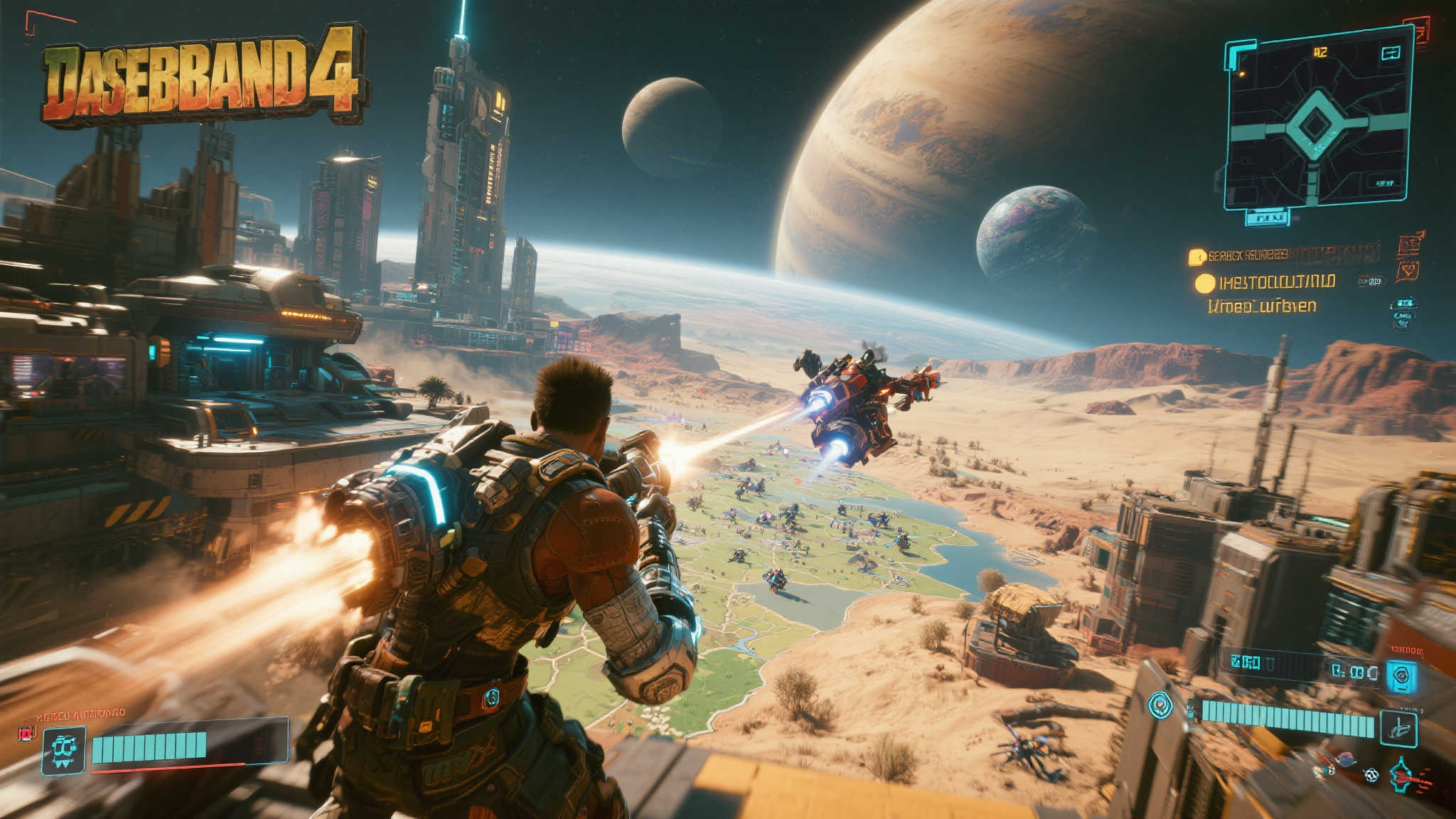Select the robot face character portrait
1456x819 pixels.
tap(64, 750)
